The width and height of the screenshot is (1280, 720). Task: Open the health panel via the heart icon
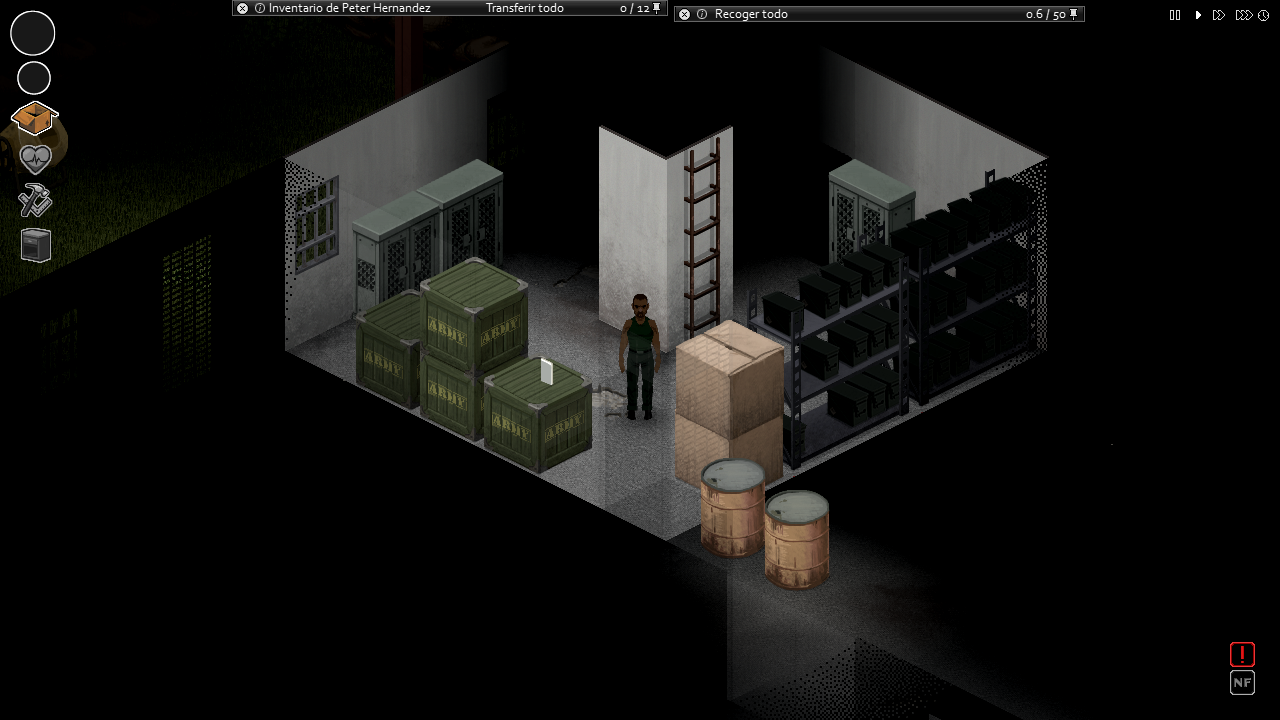coord(34,160)
